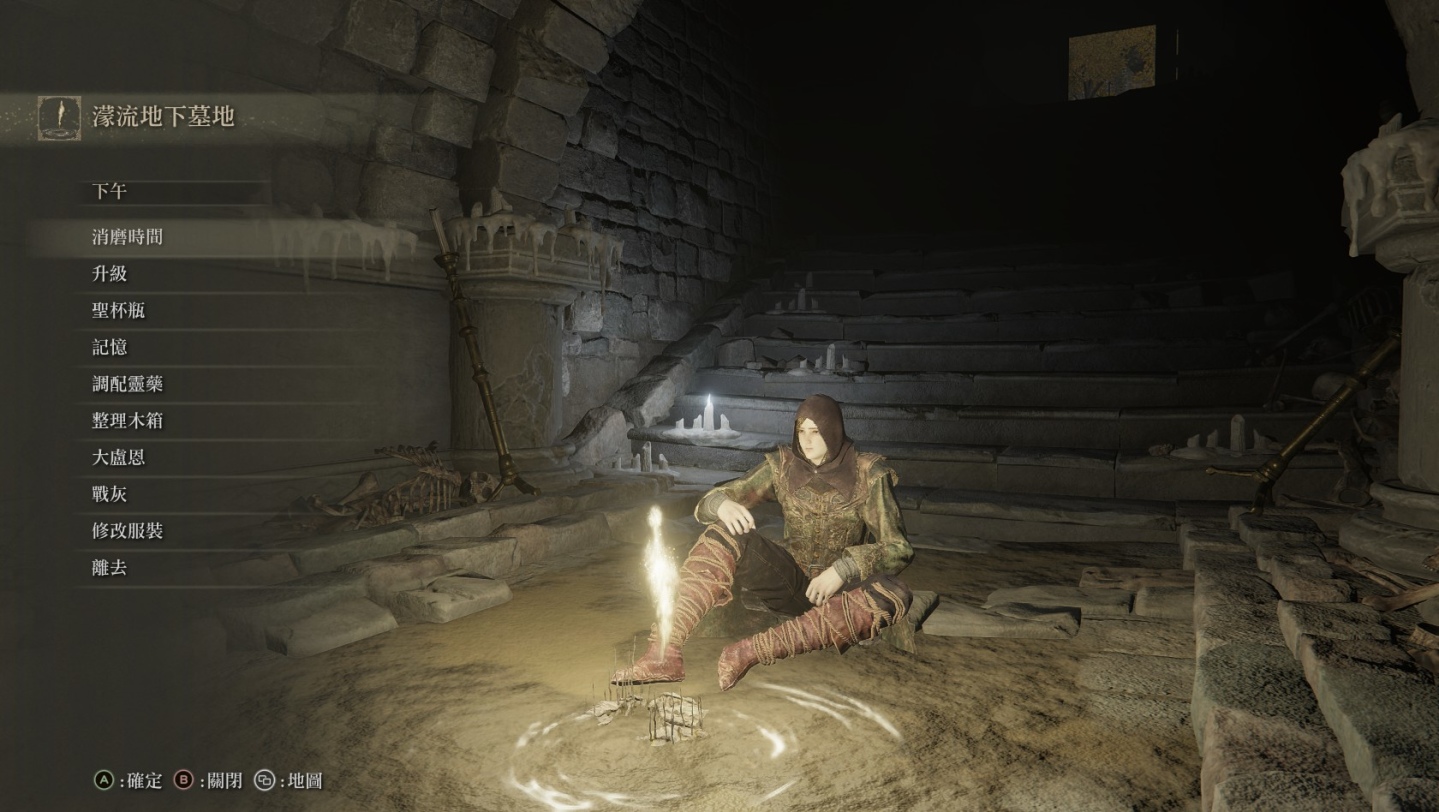Choose the 聖杯瓶 flask option
This screenshot has width=1439, height=812.
119,311
